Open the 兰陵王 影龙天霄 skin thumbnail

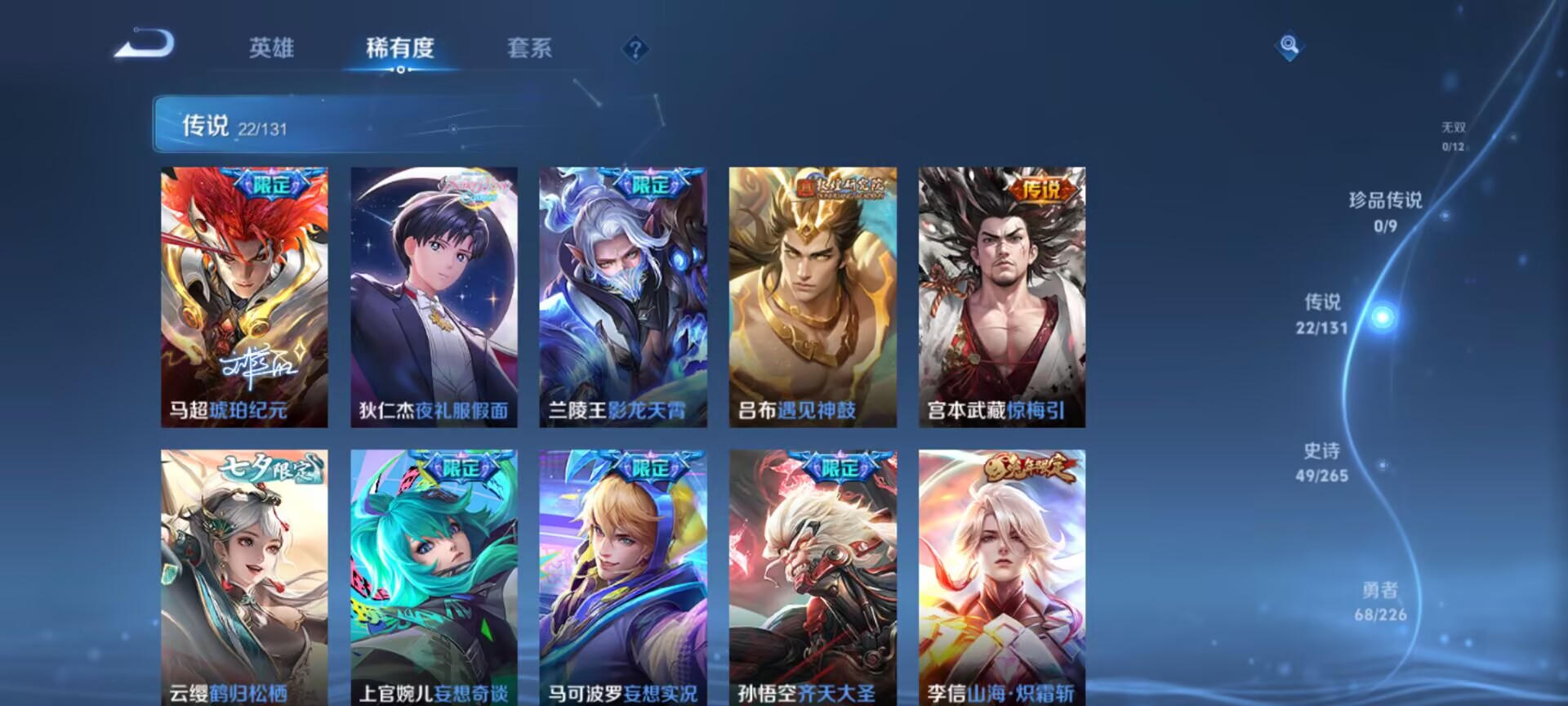(622, 294)
